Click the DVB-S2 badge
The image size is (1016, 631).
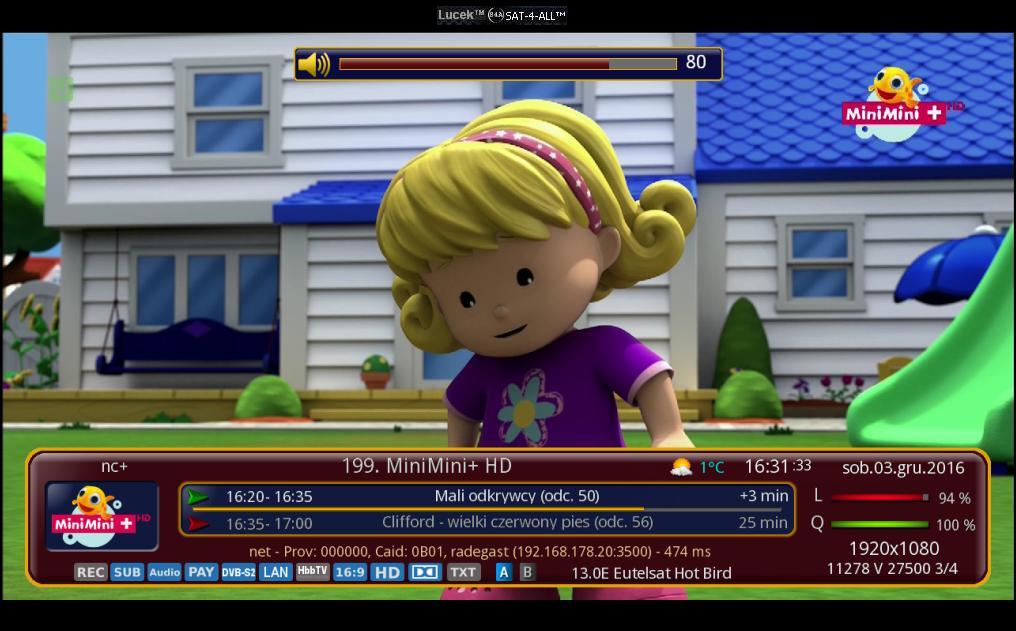tap(238, 572)
